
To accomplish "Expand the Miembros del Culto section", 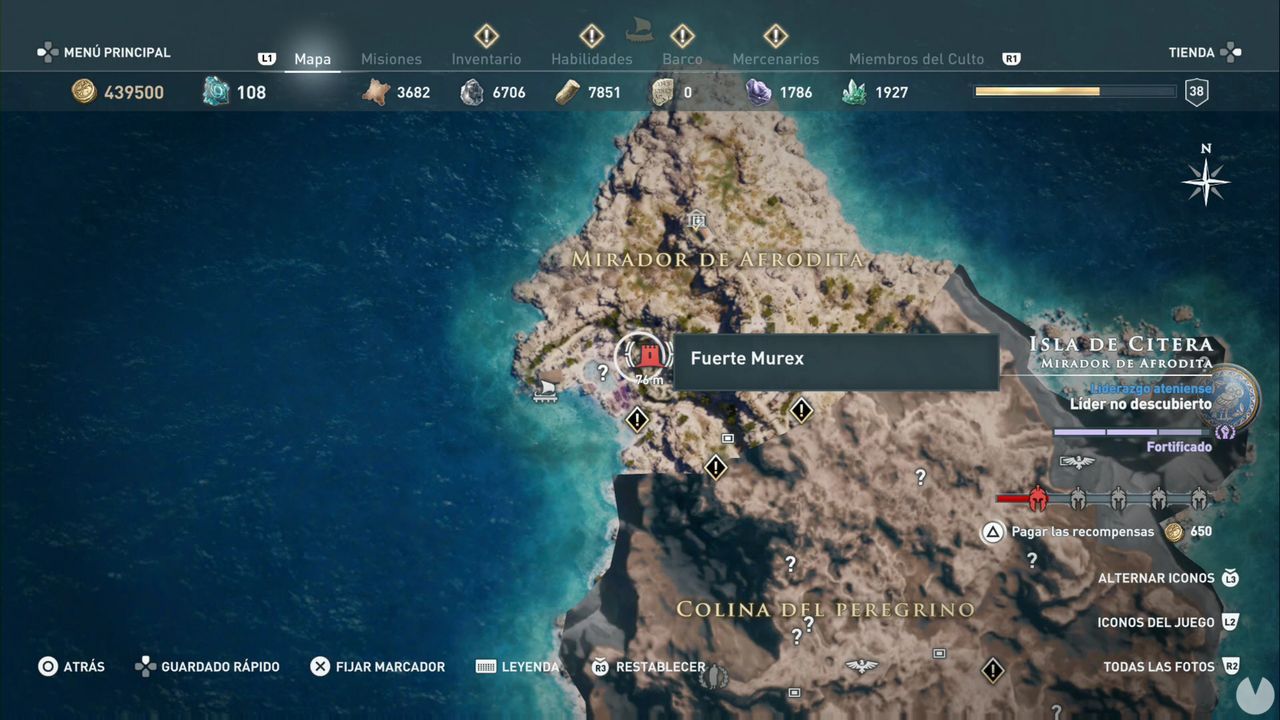I will (x=916, y=59).
